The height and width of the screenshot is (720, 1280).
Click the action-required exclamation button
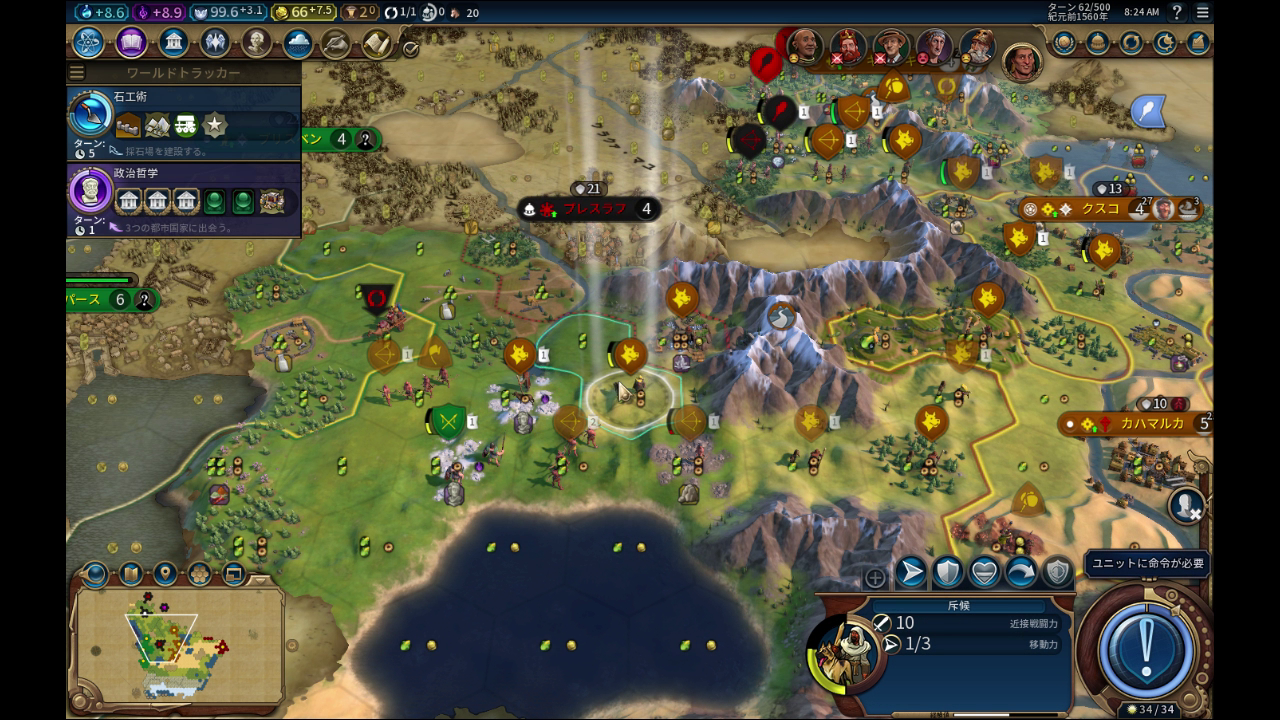(x=1146, y=643)
